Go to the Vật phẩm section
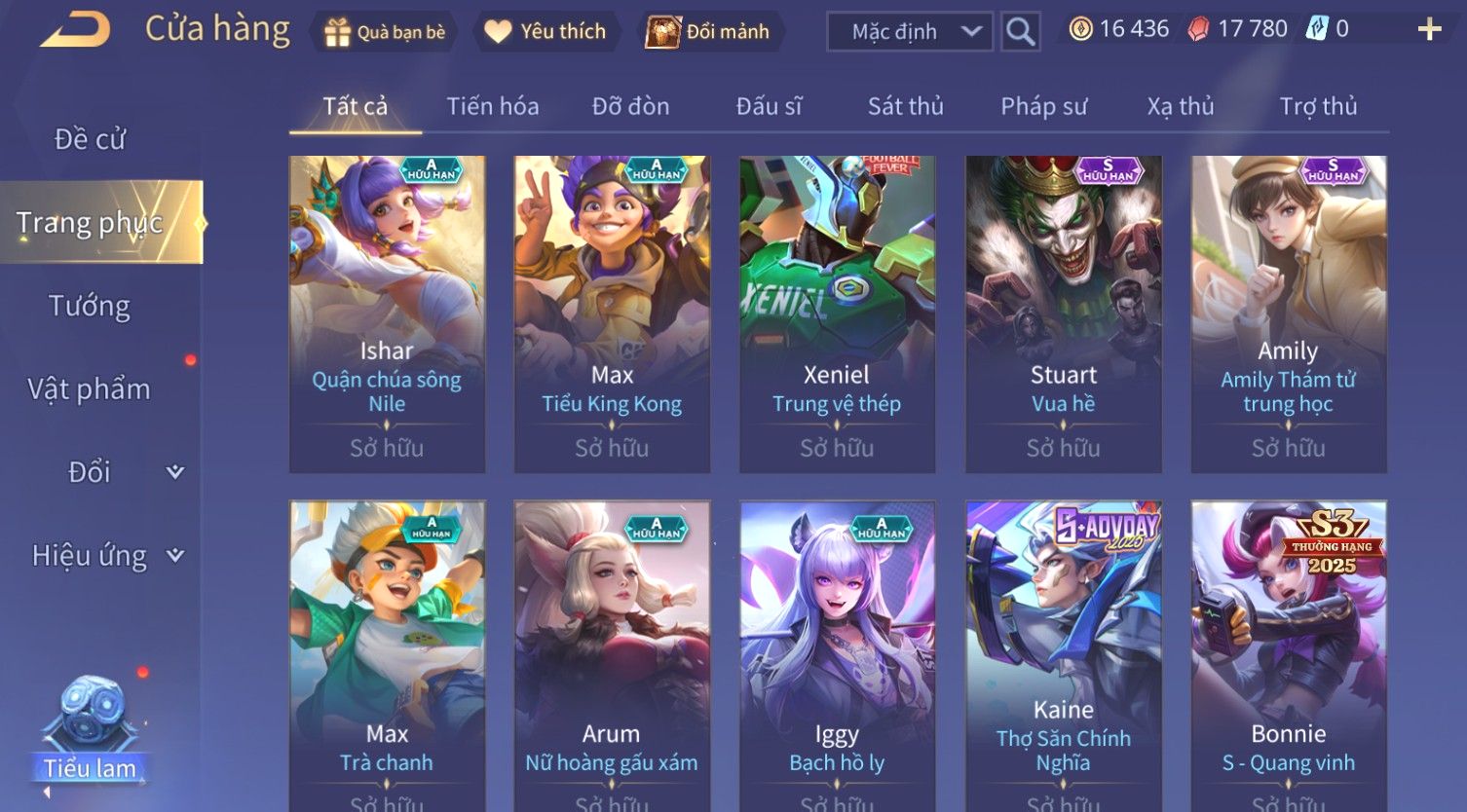 pyautogui.click(x=90, y=389)
